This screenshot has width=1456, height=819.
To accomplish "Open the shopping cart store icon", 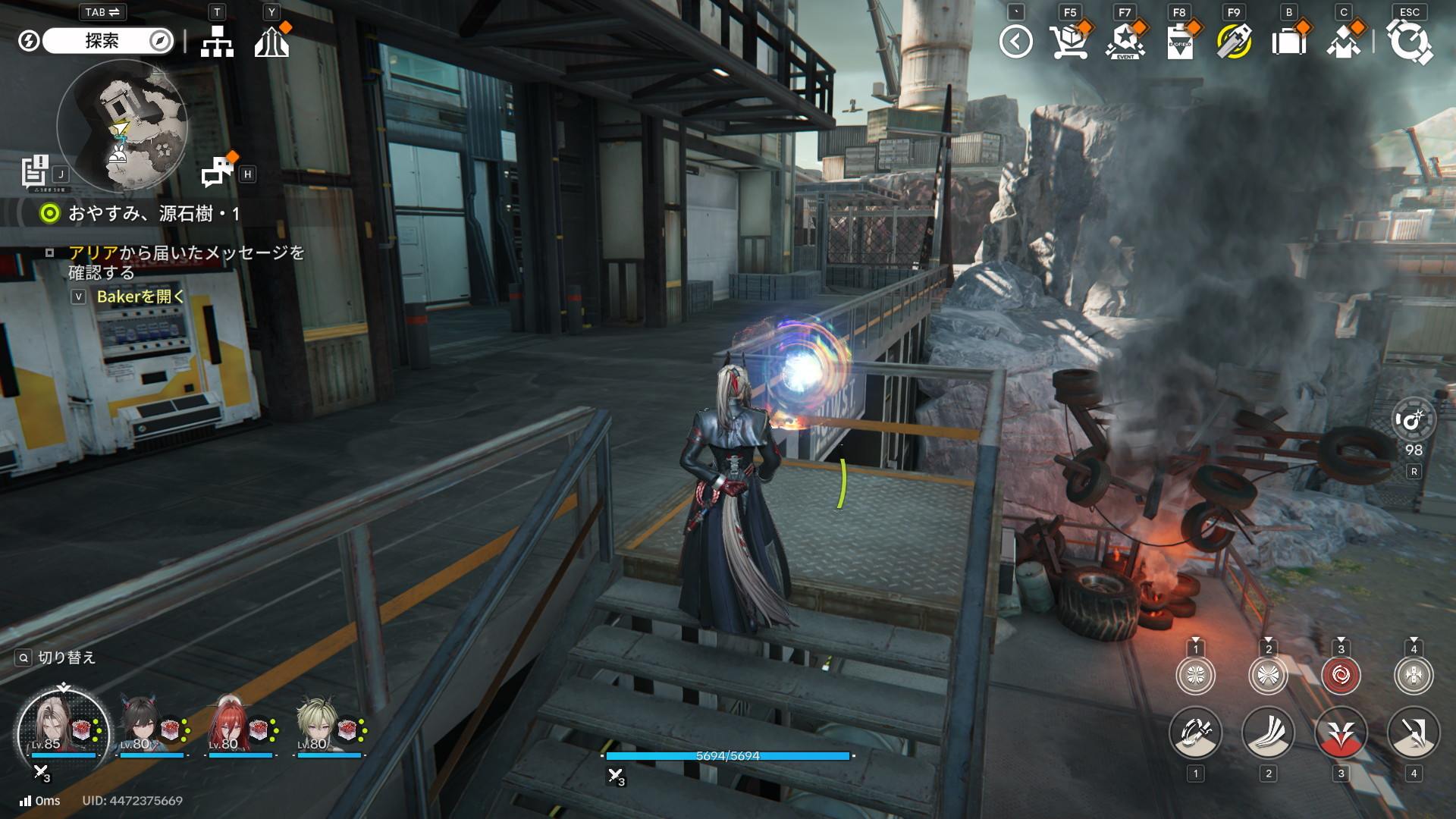I will (x=1069, y=42).
